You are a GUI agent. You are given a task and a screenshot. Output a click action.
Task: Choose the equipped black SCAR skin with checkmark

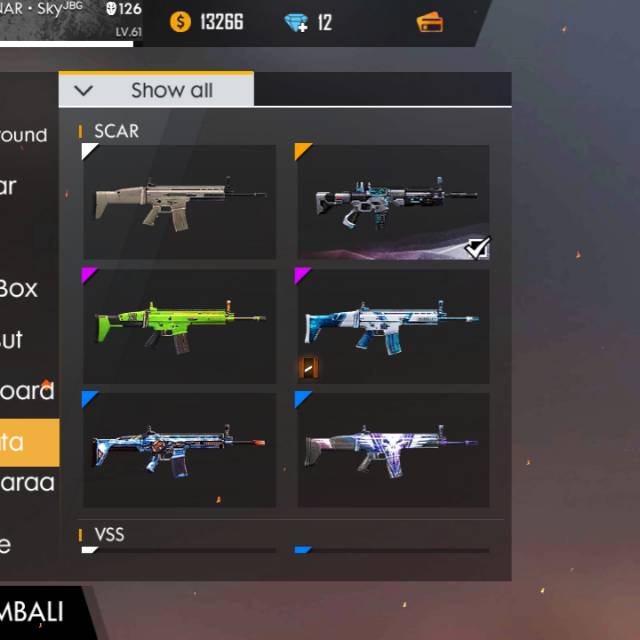pyautogui.click(x=393, y=202)
